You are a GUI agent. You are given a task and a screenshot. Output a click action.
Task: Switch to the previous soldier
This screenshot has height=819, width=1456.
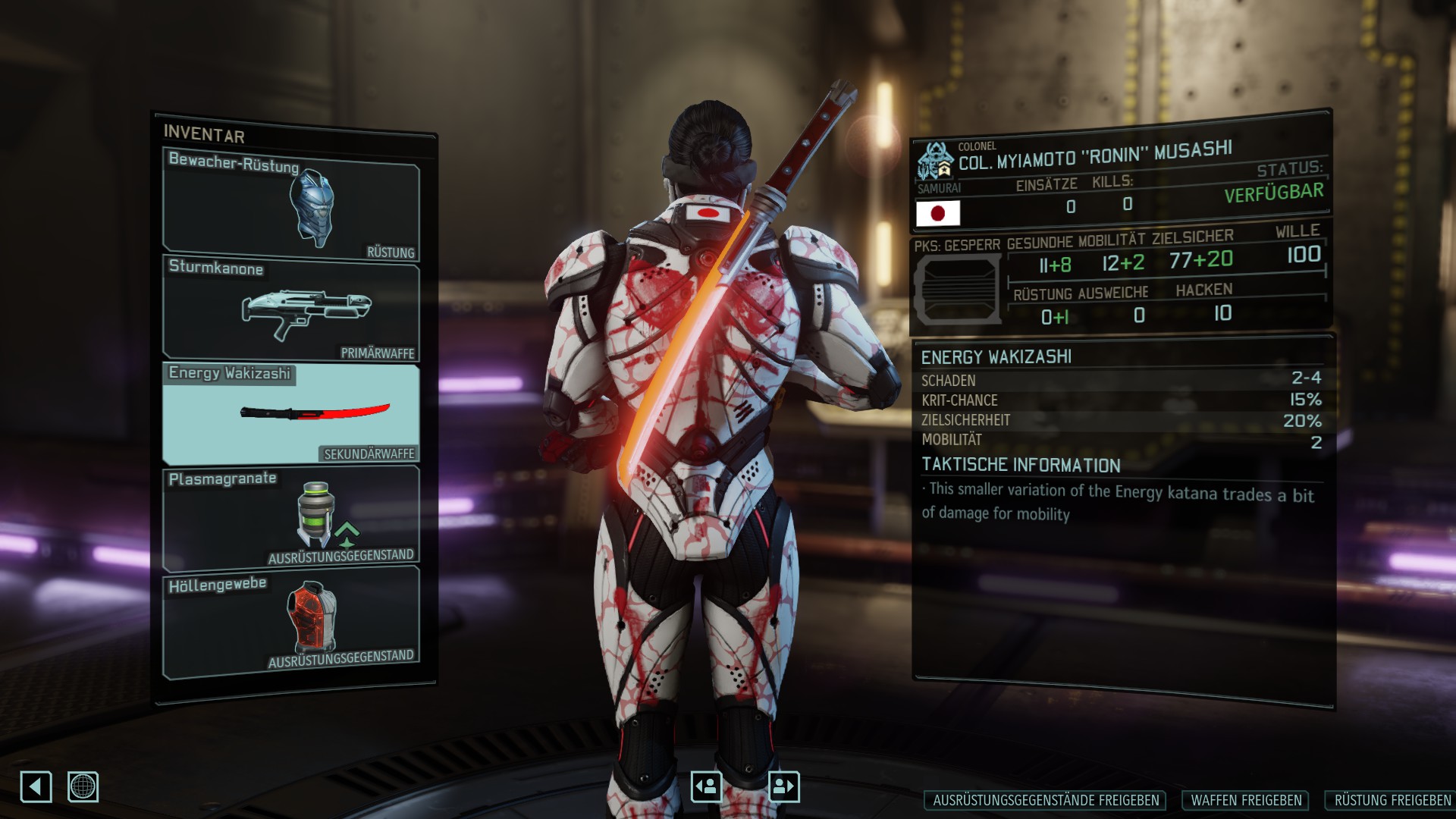point(707,786)
